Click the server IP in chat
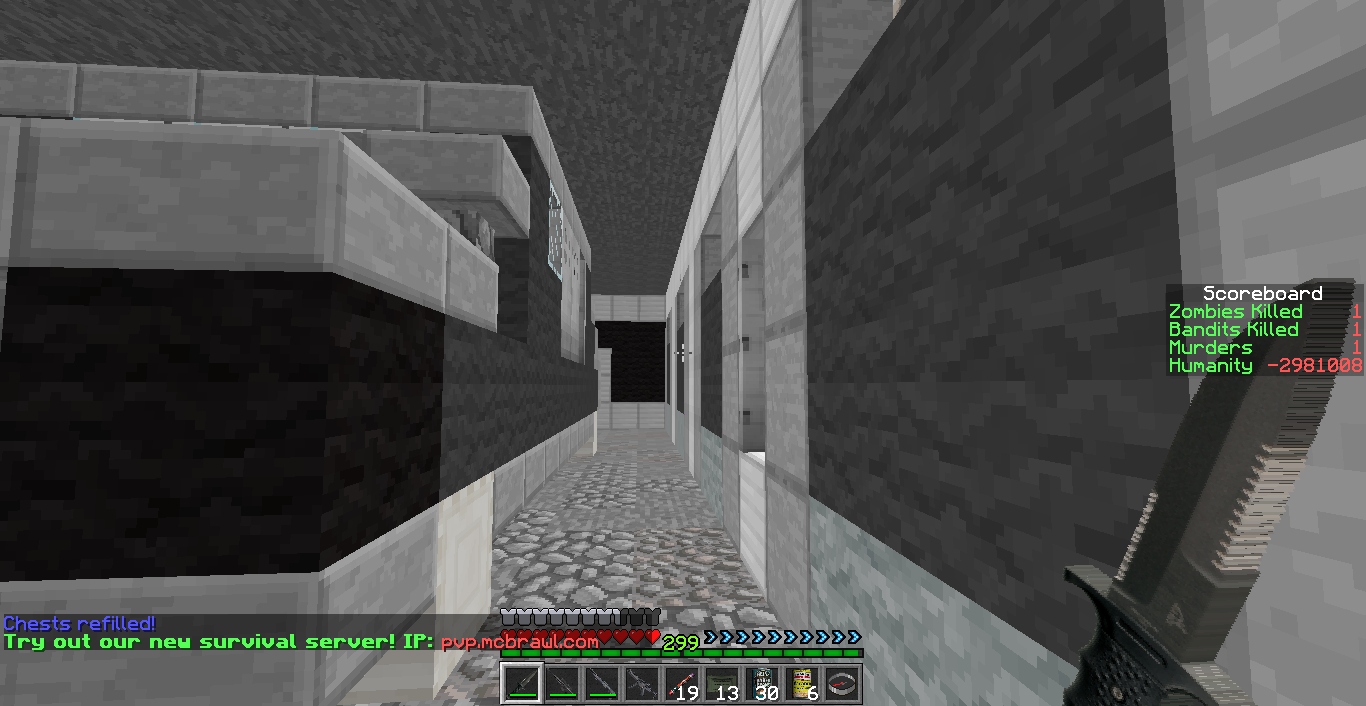This screenshot has height=706, width=1366. (x=519, y=641)
